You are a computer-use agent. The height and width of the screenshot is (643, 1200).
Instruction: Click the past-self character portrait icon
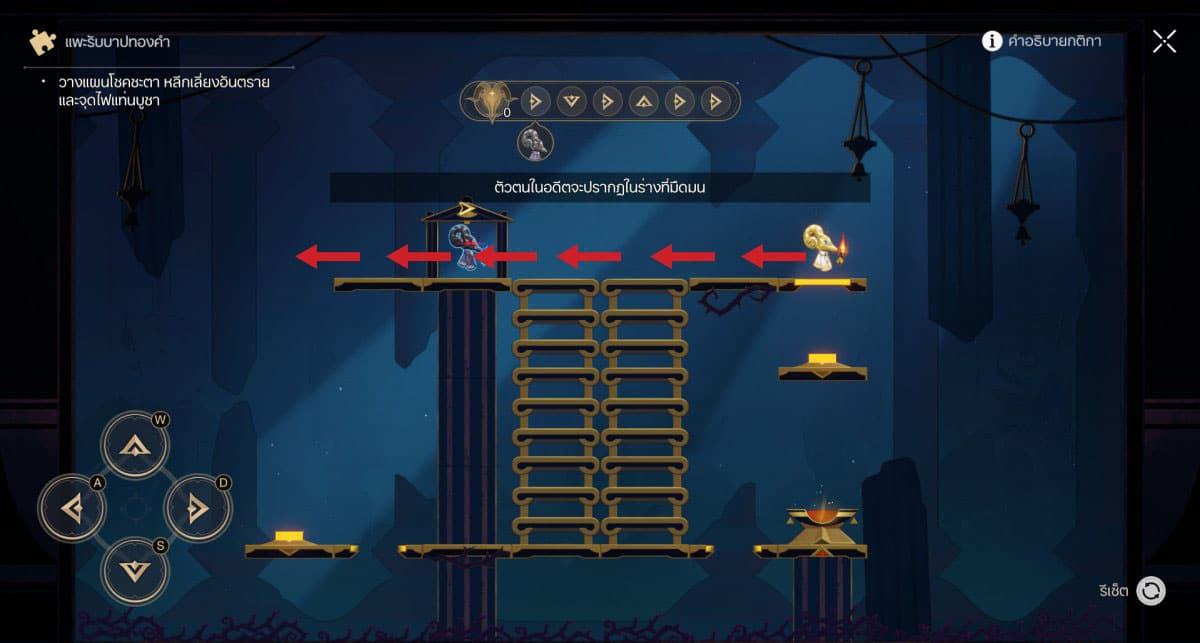(x=535, y=143)
